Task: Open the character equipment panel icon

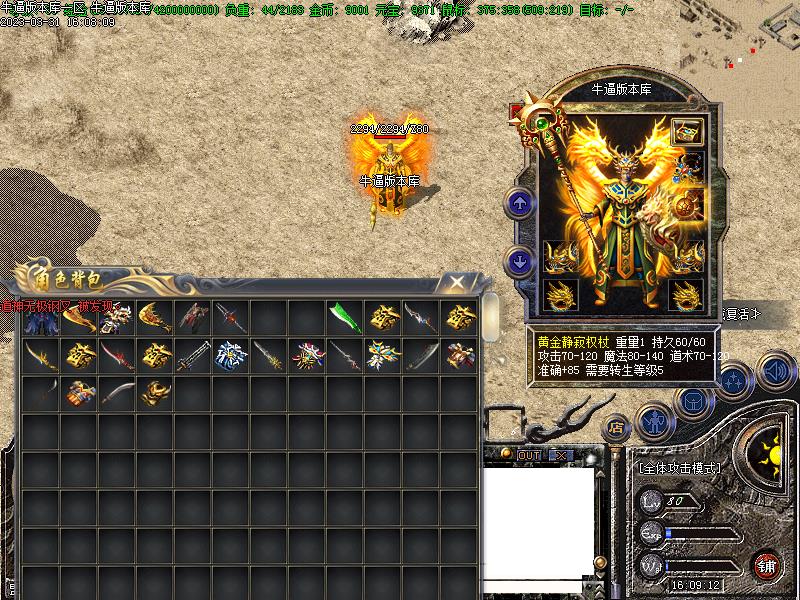Action: click(x=656, y=422)
